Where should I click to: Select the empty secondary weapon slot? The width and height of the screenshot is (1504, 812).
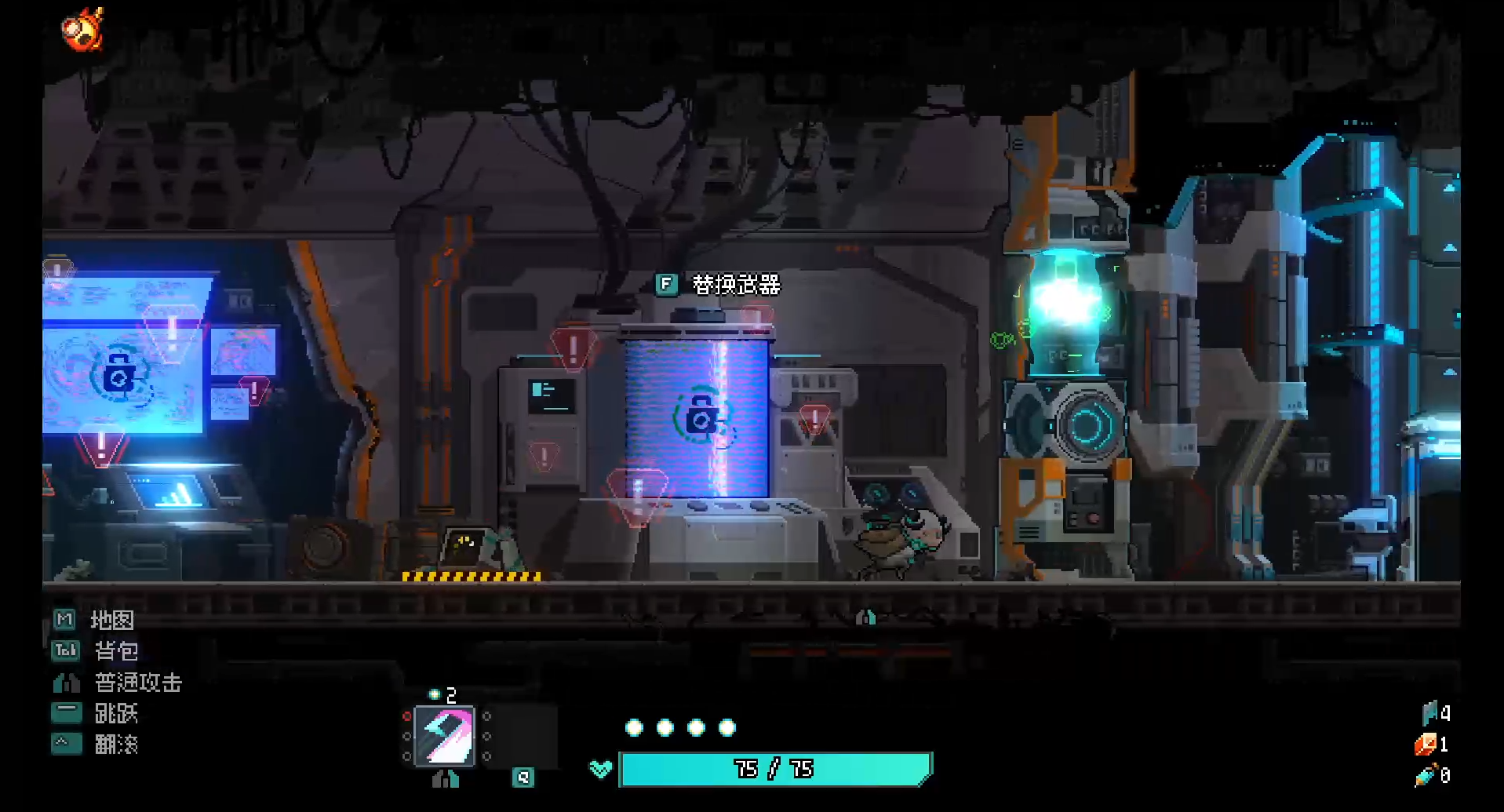point(523,736)
